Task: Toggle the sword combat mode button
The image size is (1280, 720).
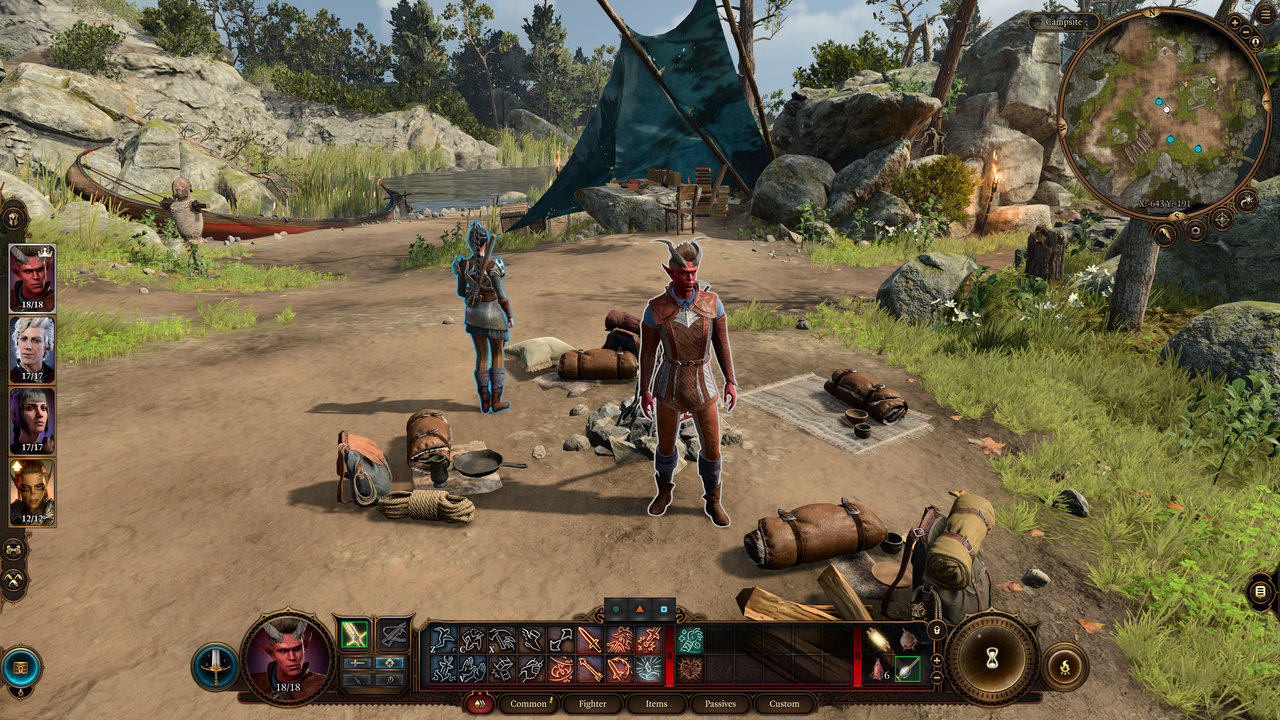Action: pos(215,667)
